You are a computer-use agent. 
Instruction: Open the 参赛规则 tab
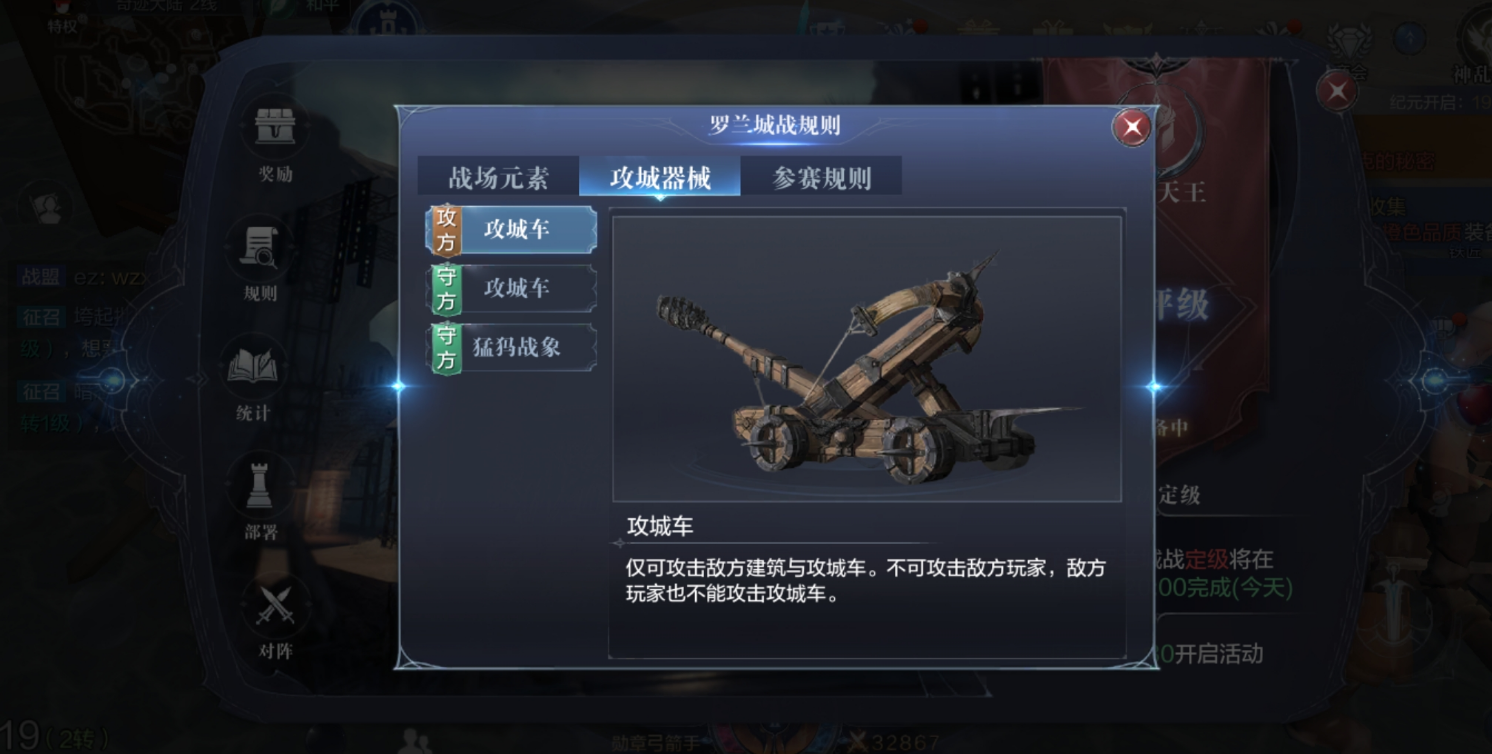tap(822, 178)
